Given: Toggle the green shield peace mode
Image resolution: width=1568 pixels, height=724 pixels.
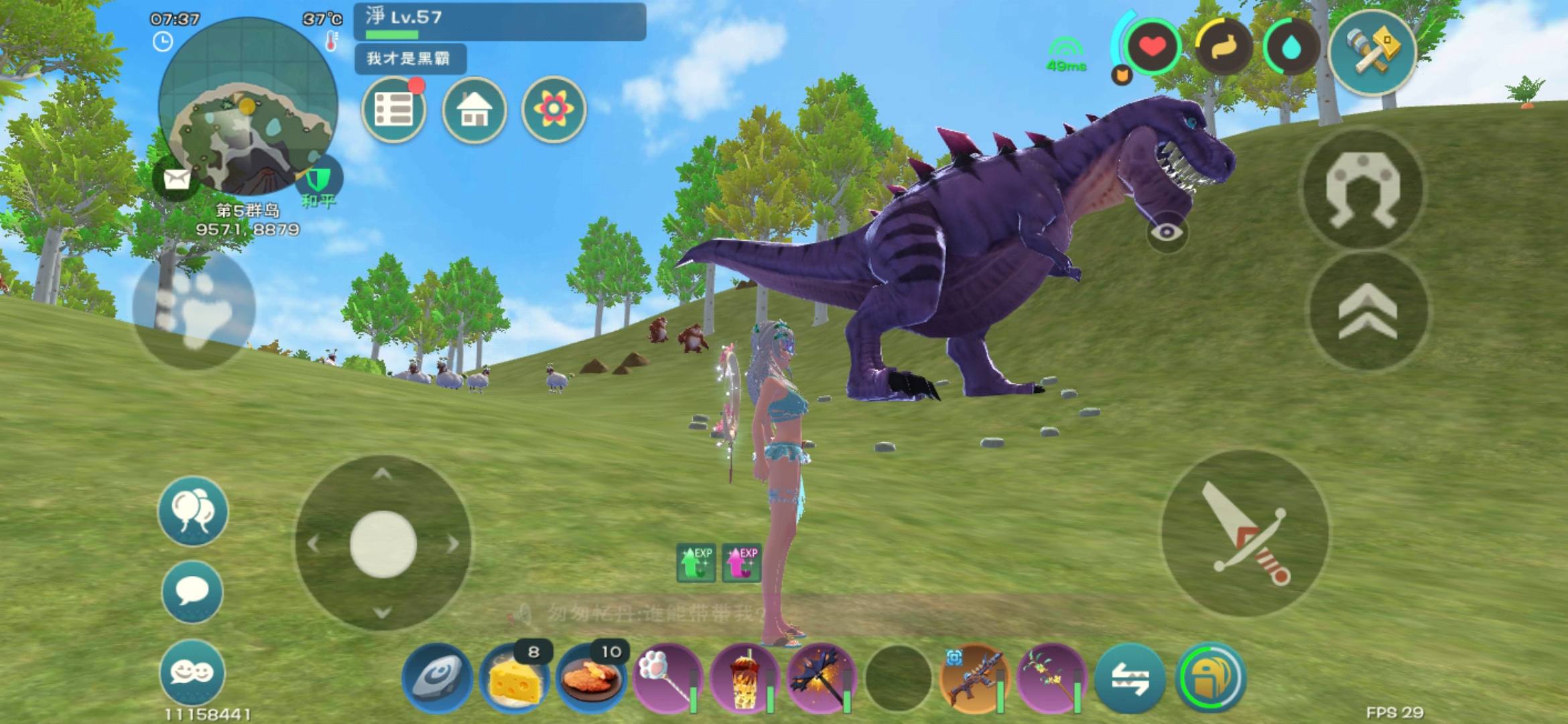Looking at the screenshot, I should click(x=319, y=179).
